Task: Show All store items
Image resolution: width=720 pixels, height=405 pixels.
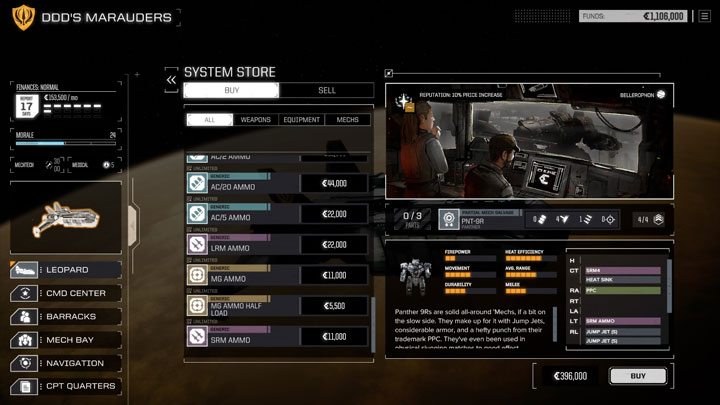Action: click(x=209, y=120)
